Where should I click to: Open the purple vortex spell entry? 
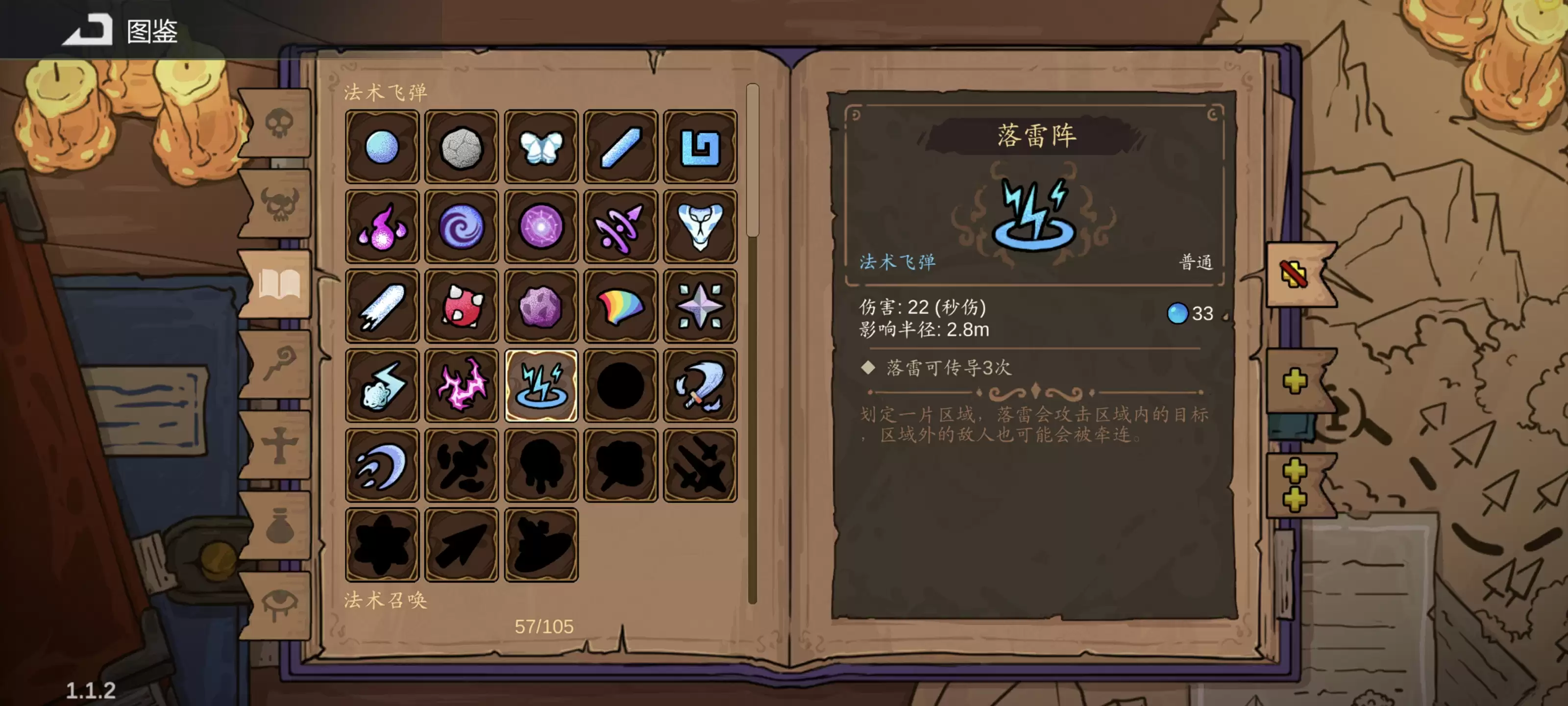[x=462, y=226]
